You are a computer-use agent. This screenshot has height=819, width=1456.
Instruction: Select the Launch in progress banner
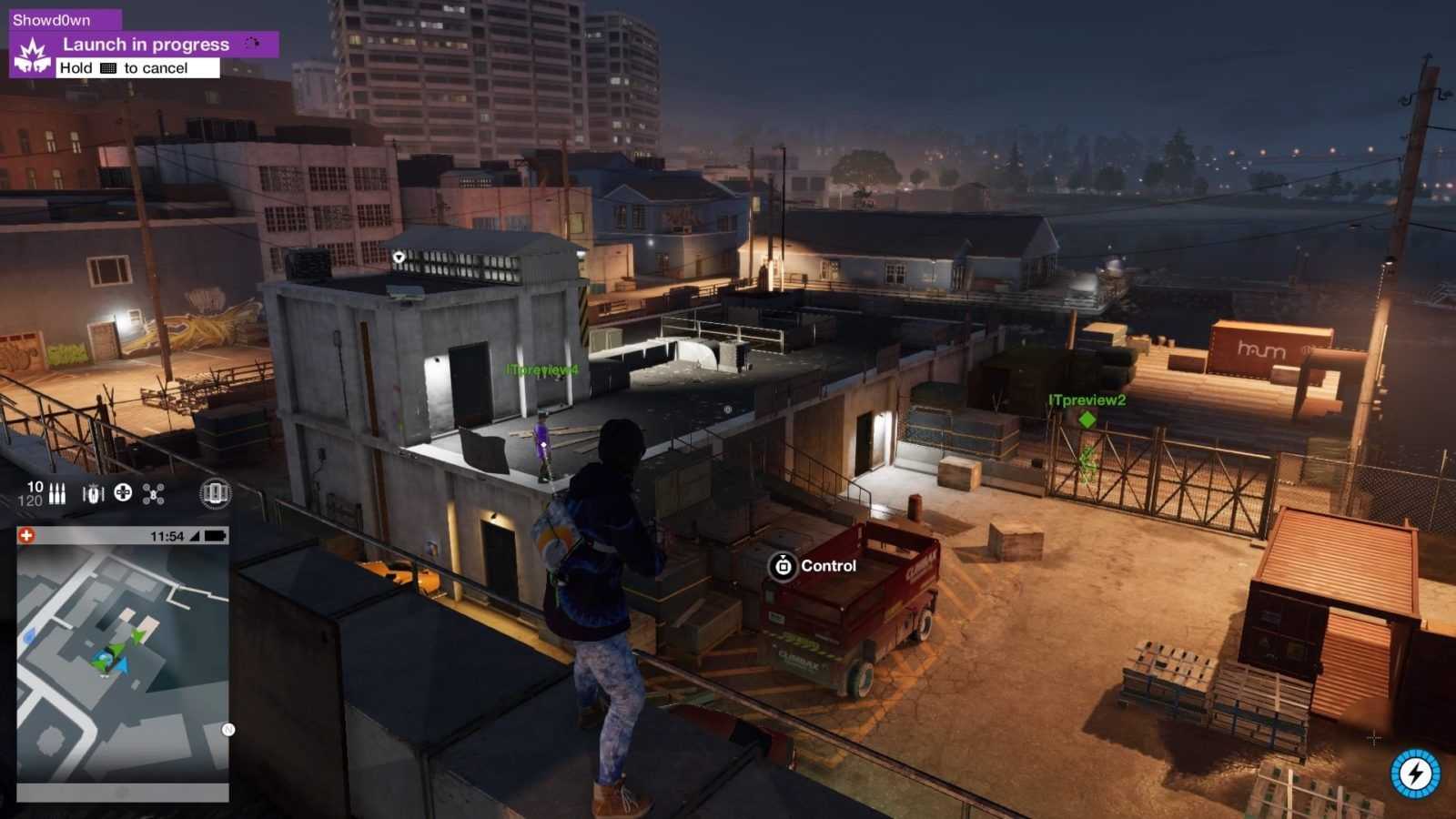point(146,45)
